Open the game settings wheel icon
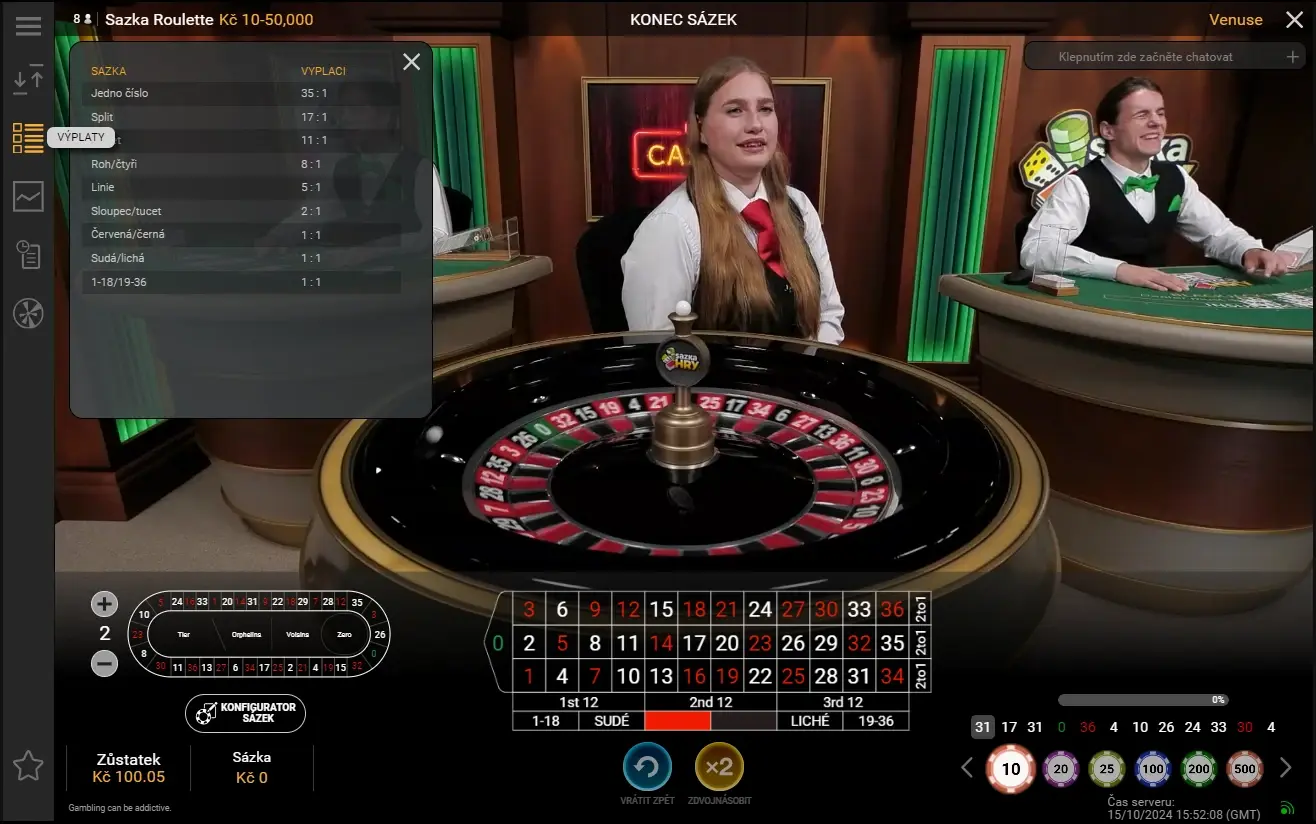This screenshot has height=824, width=1316. point(28,313)
